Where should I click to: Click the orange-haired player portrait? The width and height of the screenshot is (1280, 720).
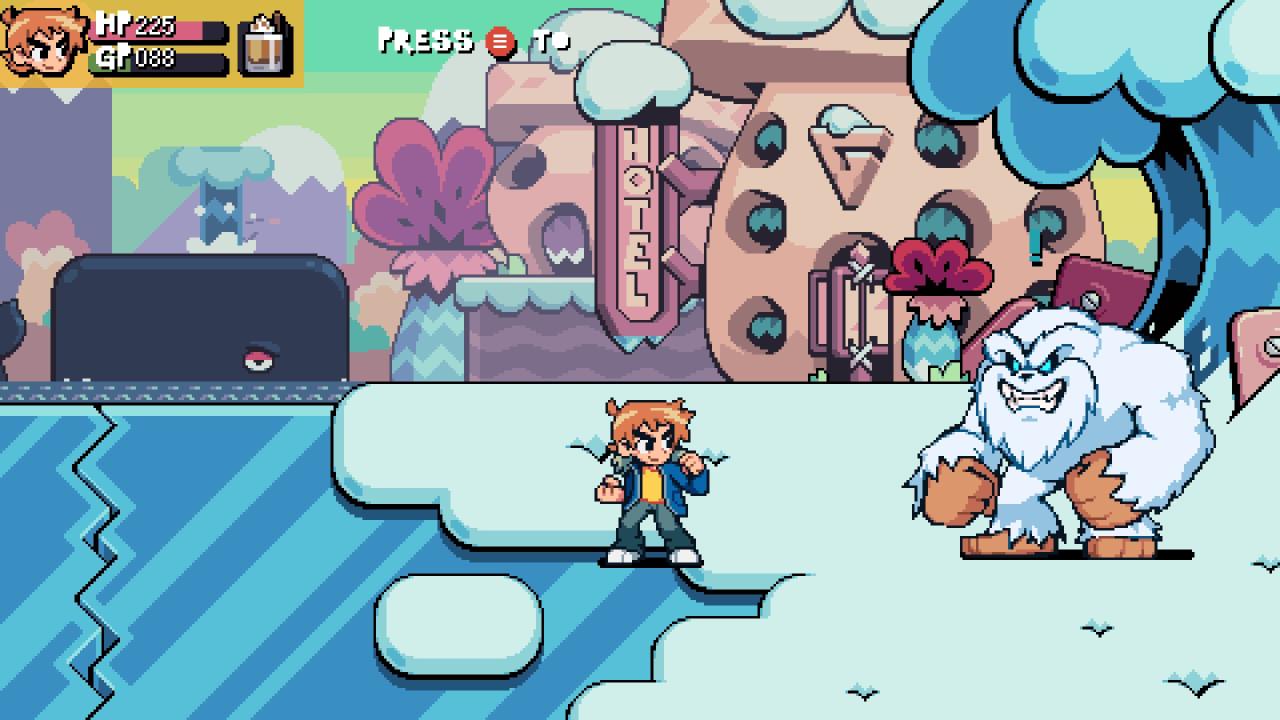pyautogui.click(x=45, y=43)
